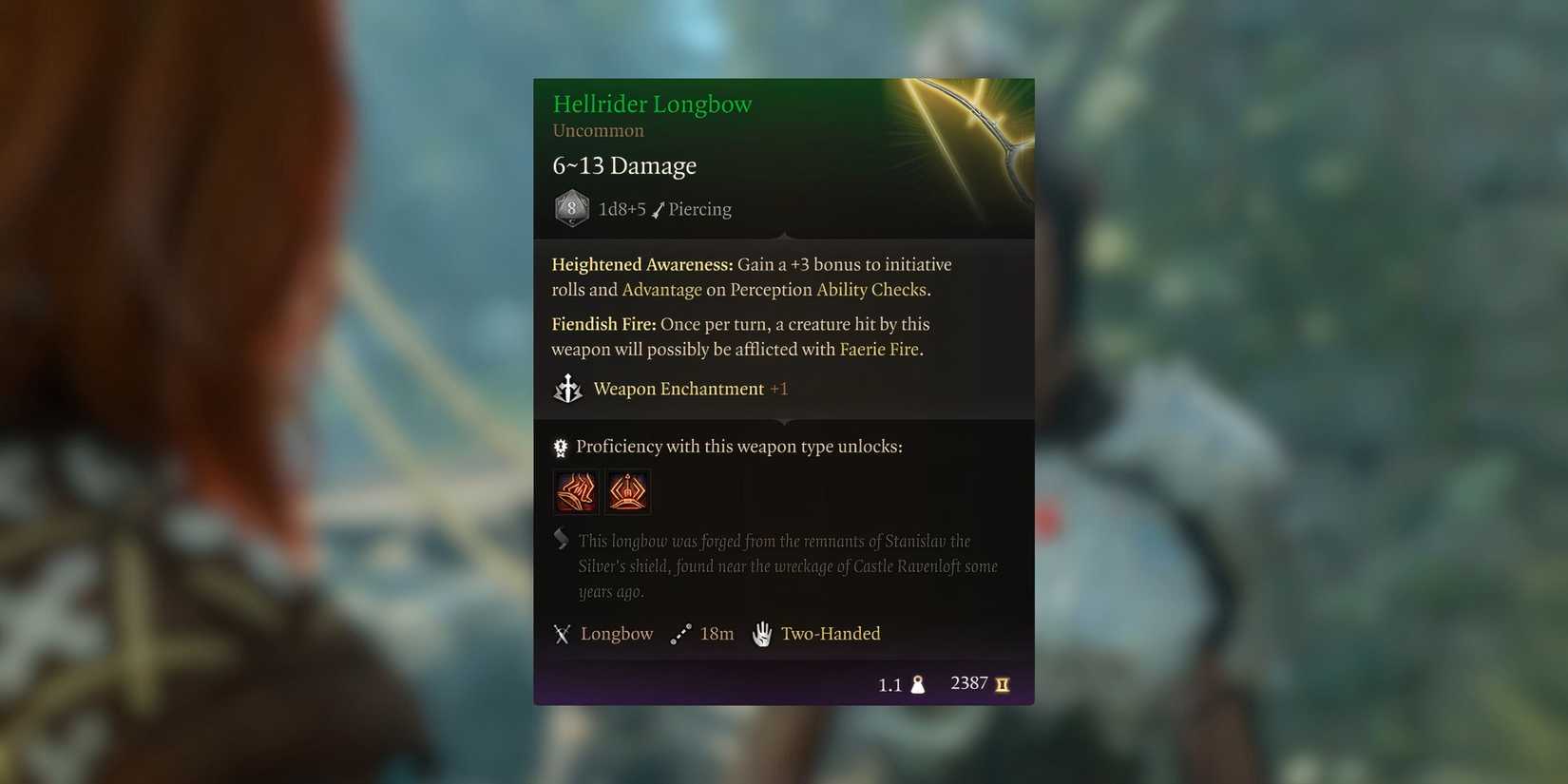Click the piercing arrow damage icon
1568x784 pixels.
(x=660, y=209)
